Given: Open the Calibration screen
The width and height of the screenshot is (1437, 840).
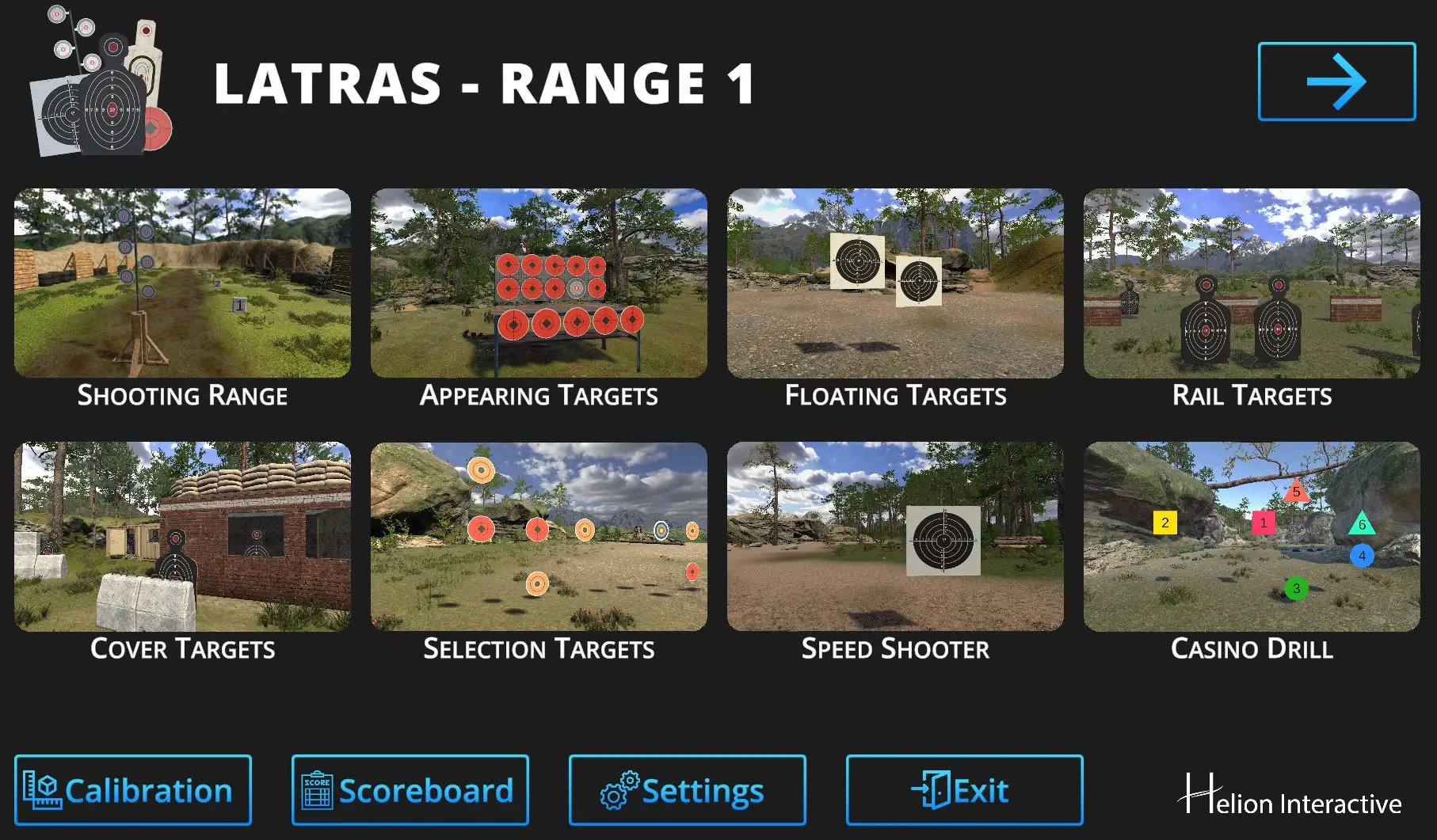Looking at the screenshot, I should click(x=133, y=790).
